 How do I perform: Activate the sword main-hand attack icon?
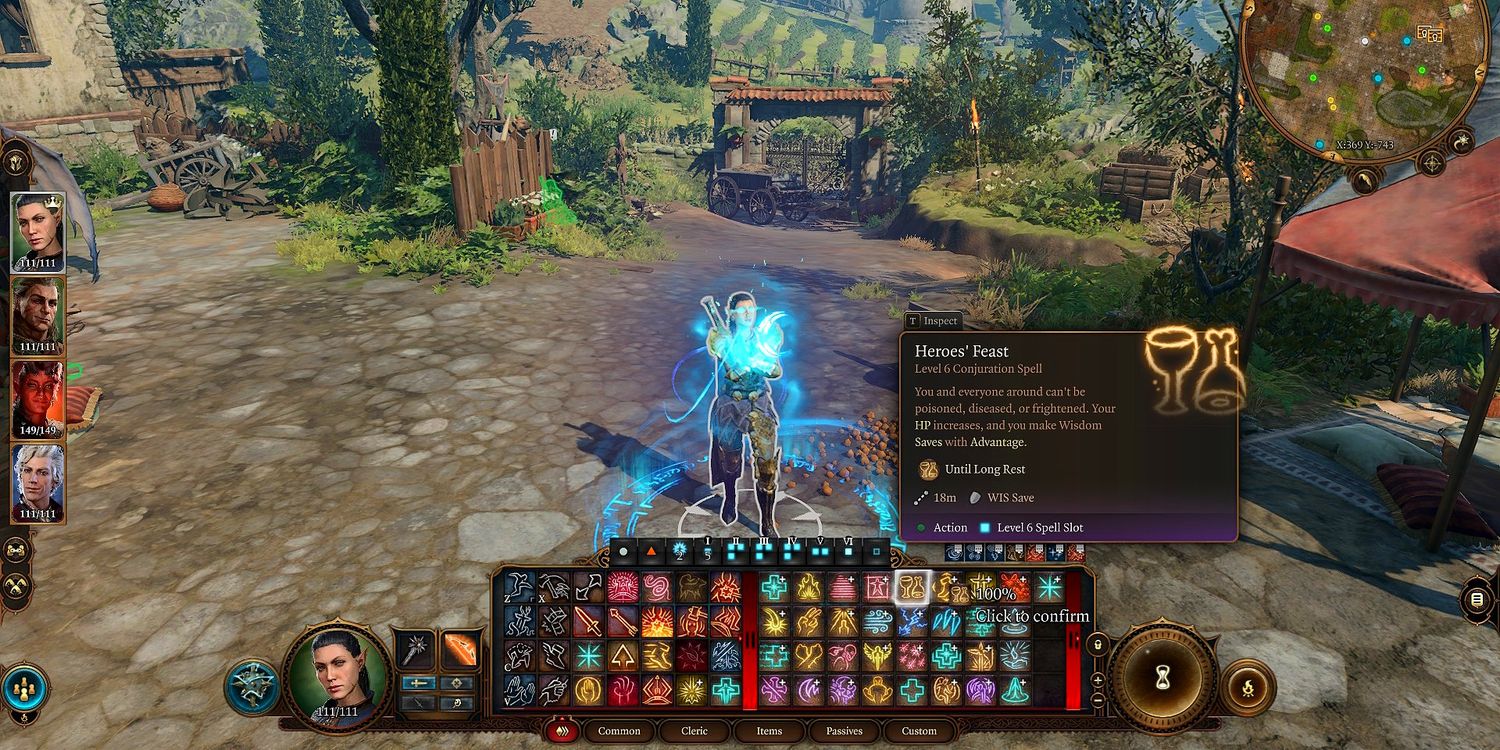588,621
